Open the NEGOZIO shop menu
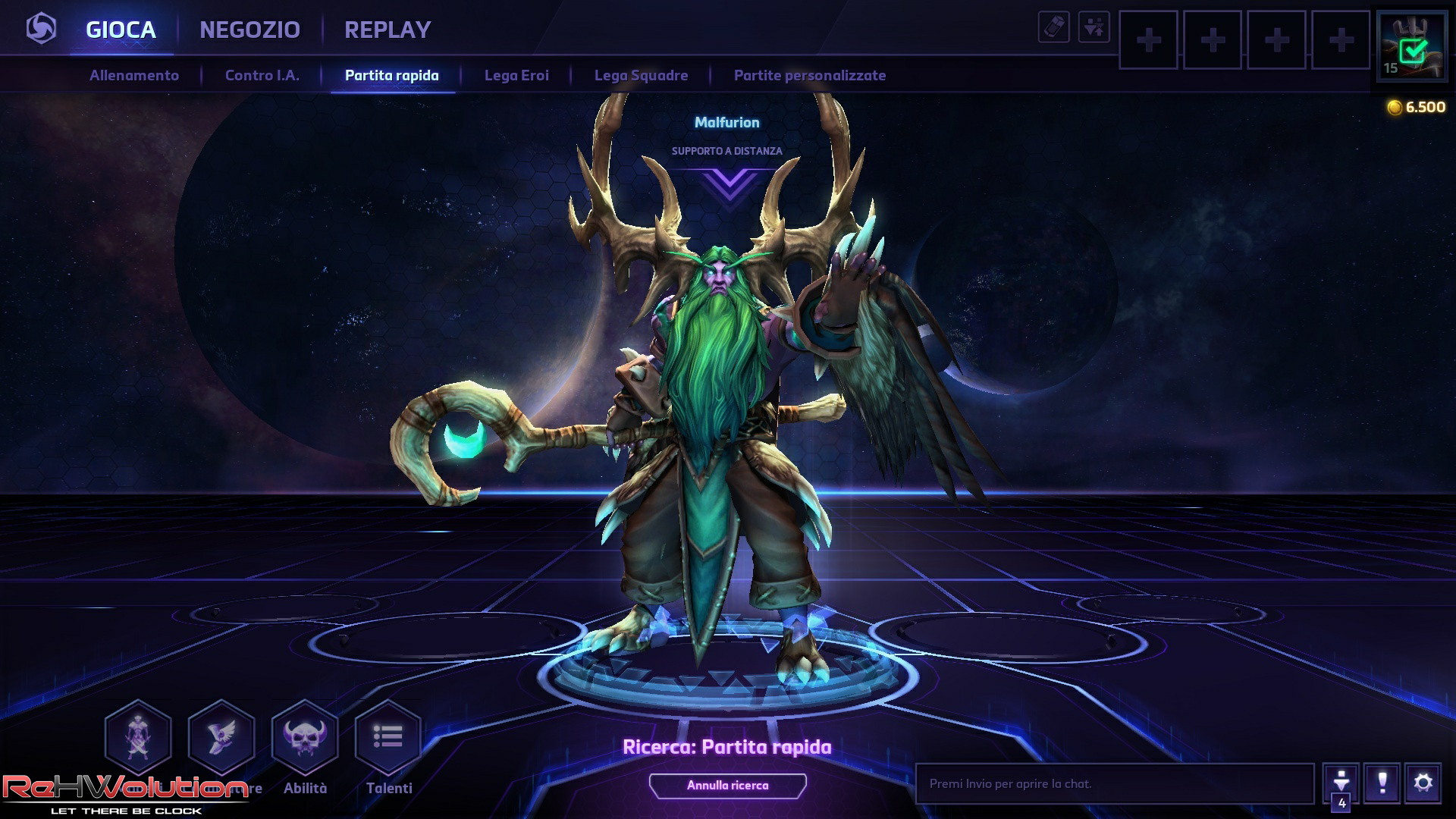The image size is (1456, 819). [x=249, y=30]
